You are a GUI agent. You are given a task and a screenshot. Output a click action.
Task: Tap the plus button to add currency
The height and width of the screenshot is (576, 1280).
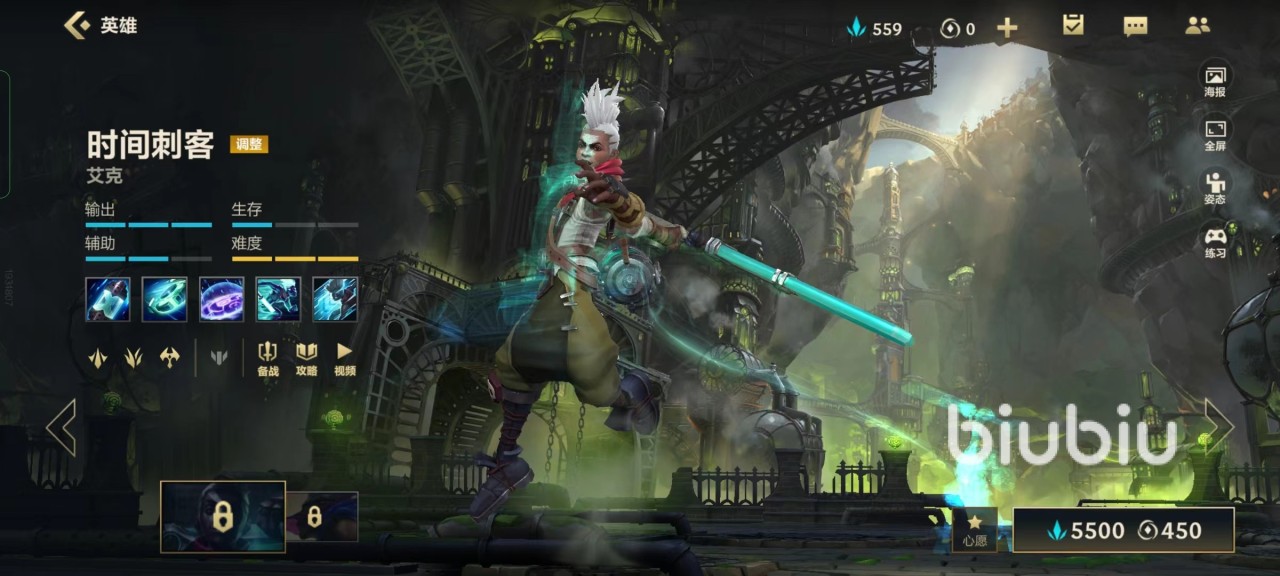coord(1007,28)
